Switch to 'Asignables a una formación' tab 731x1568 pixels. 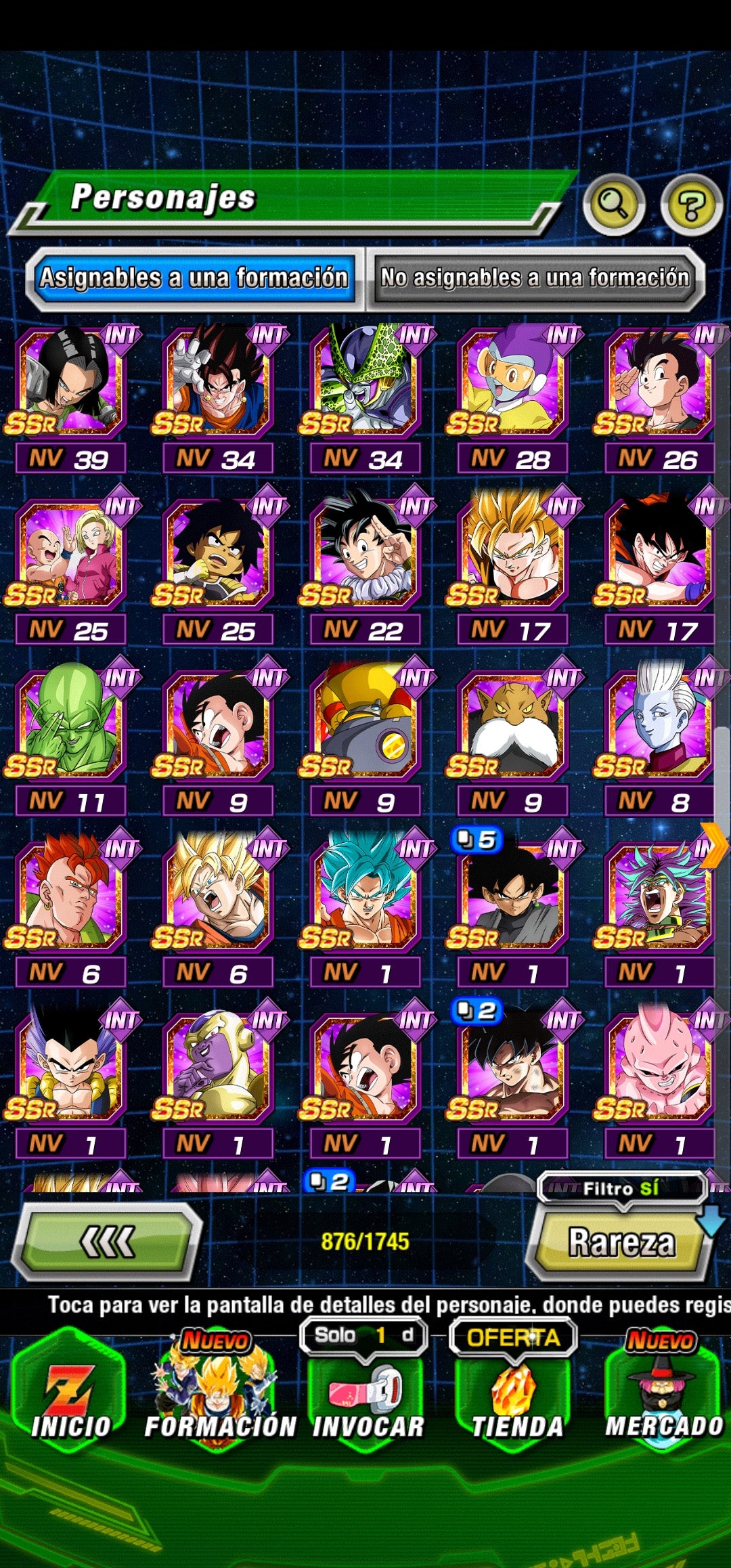coord(194,278)
